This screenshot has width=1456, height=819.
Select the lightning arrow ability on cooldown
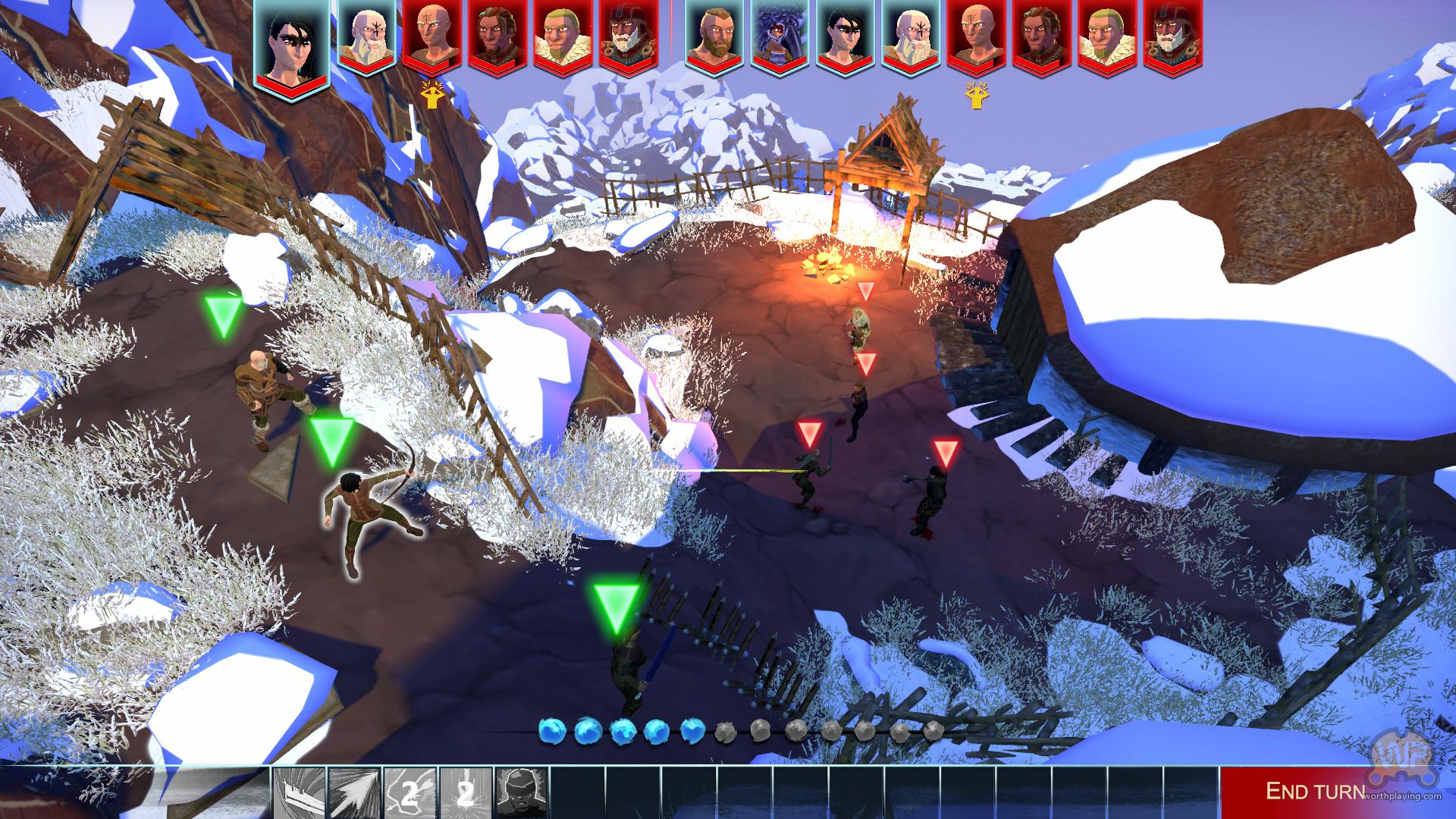pyautogui.click(x=411, y=792)
